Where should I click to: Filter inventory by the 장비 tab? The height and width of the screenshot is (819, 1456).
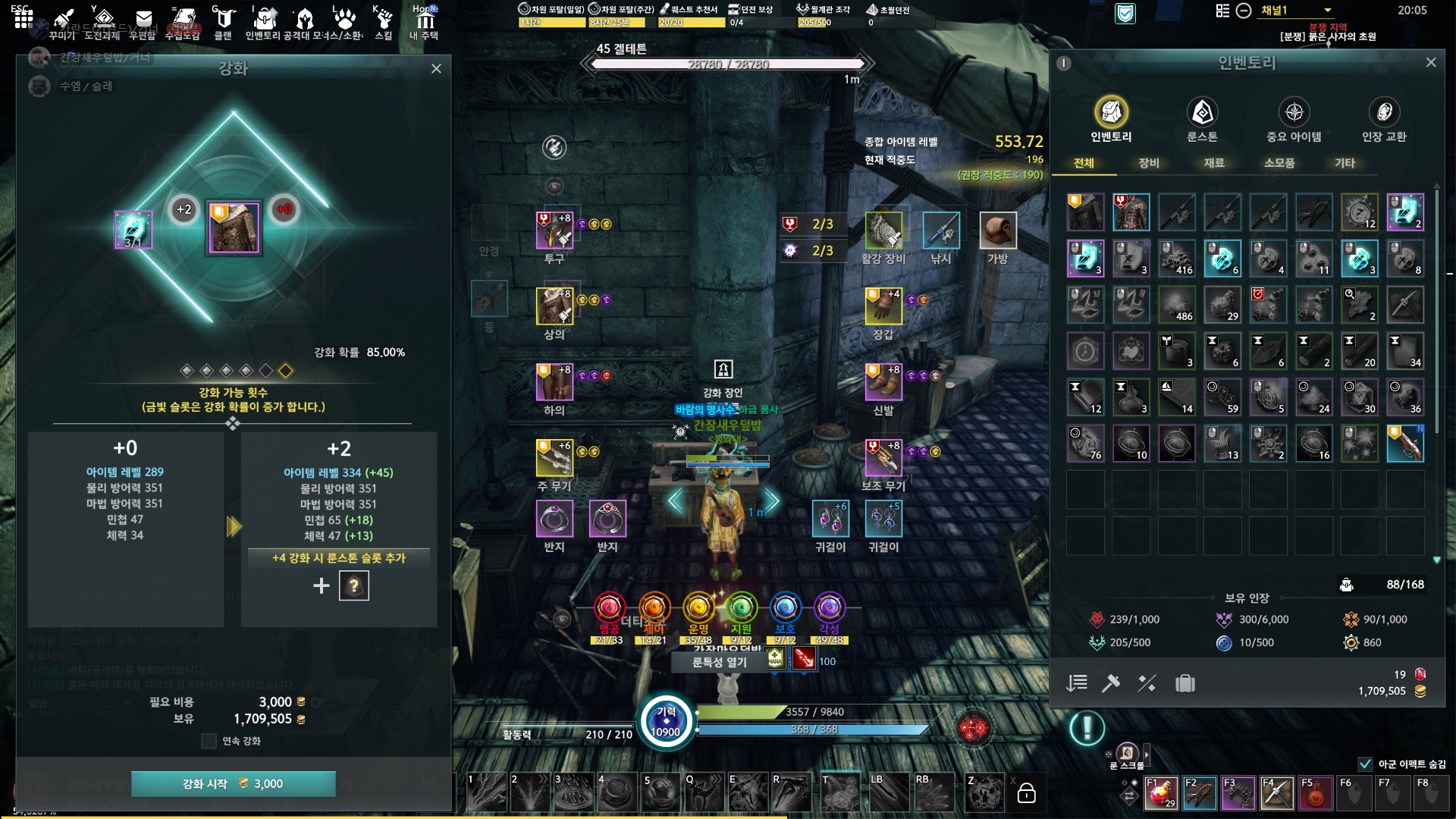[x=1149, y=163]
